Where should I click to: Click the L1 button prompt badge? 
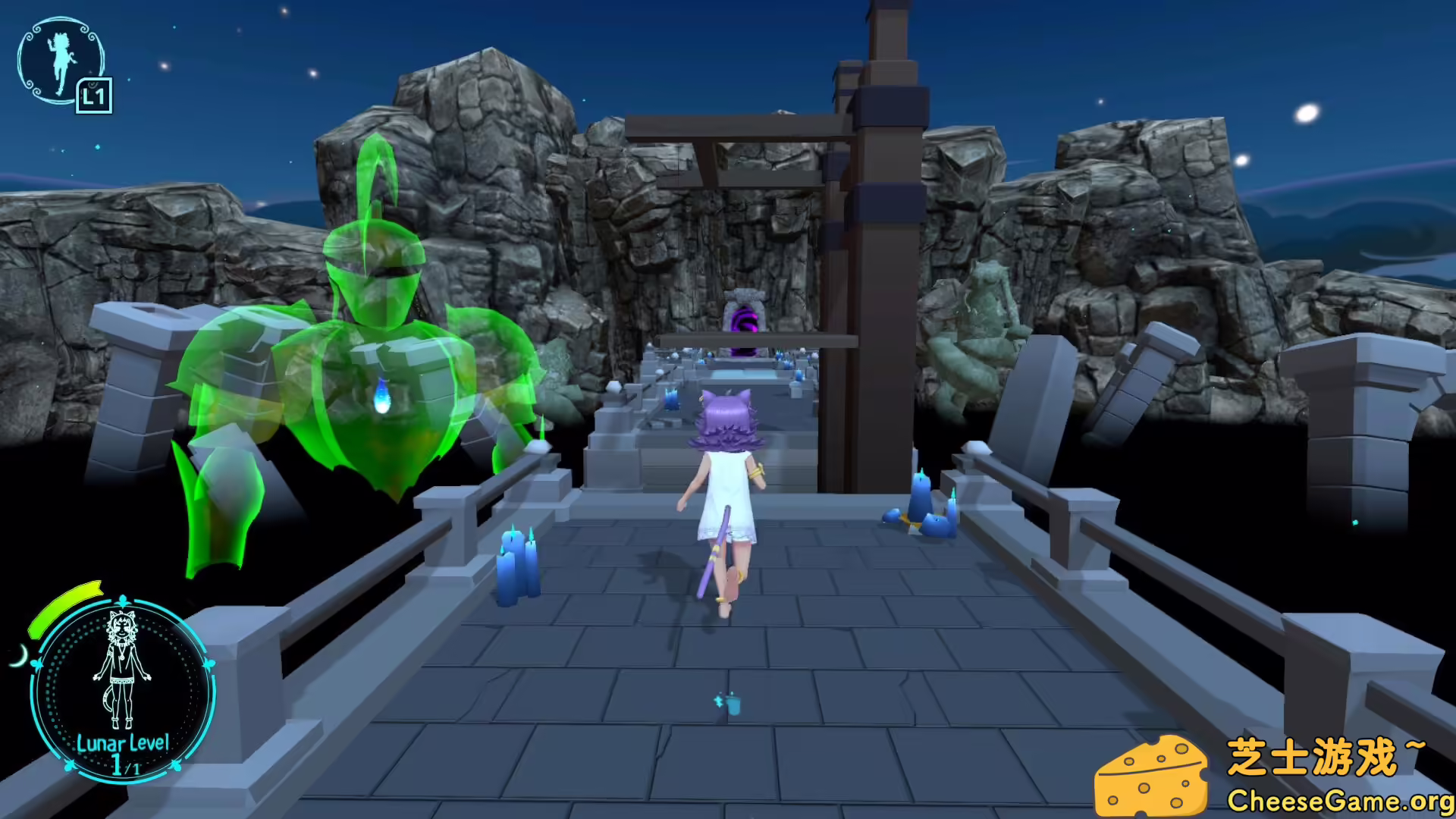(93, 96)
